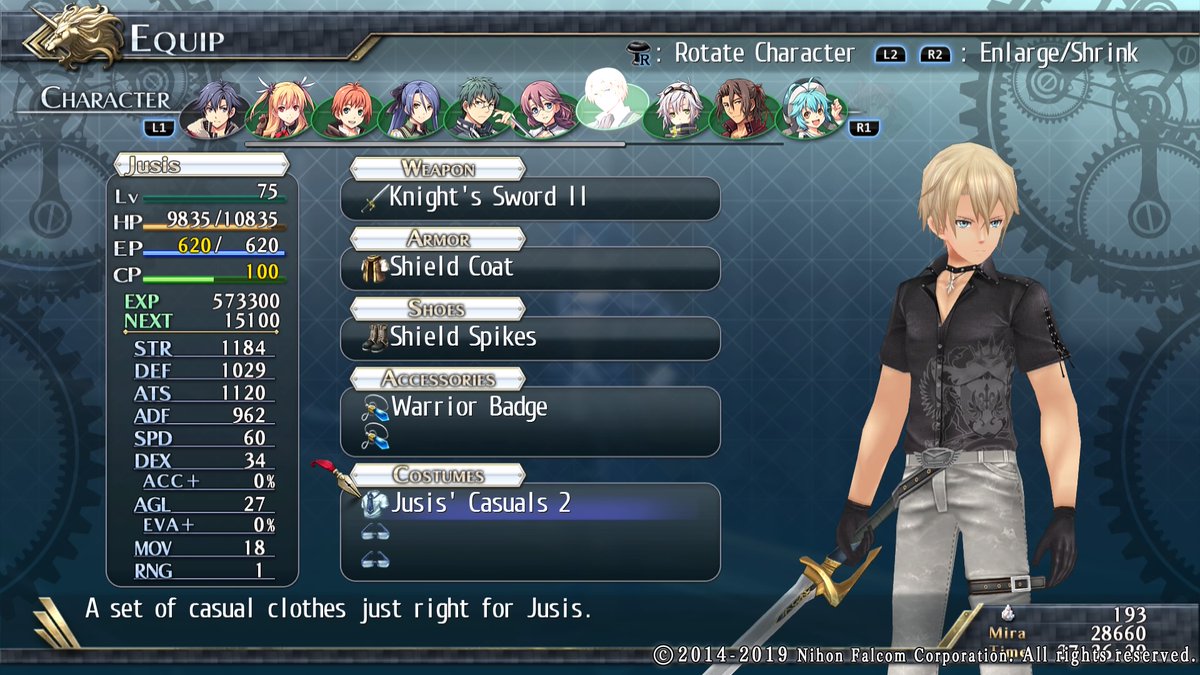This screenshot has height=675, width=1200.
Task: Select the Warrior Badge accessory
Action: 530,408
